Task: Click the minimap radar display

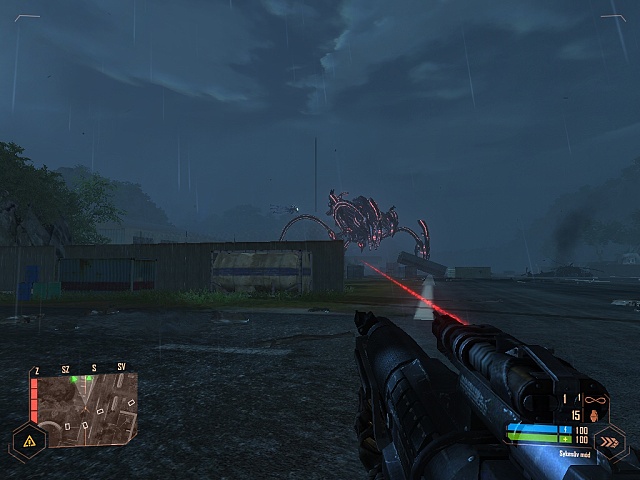Action: 86,408
